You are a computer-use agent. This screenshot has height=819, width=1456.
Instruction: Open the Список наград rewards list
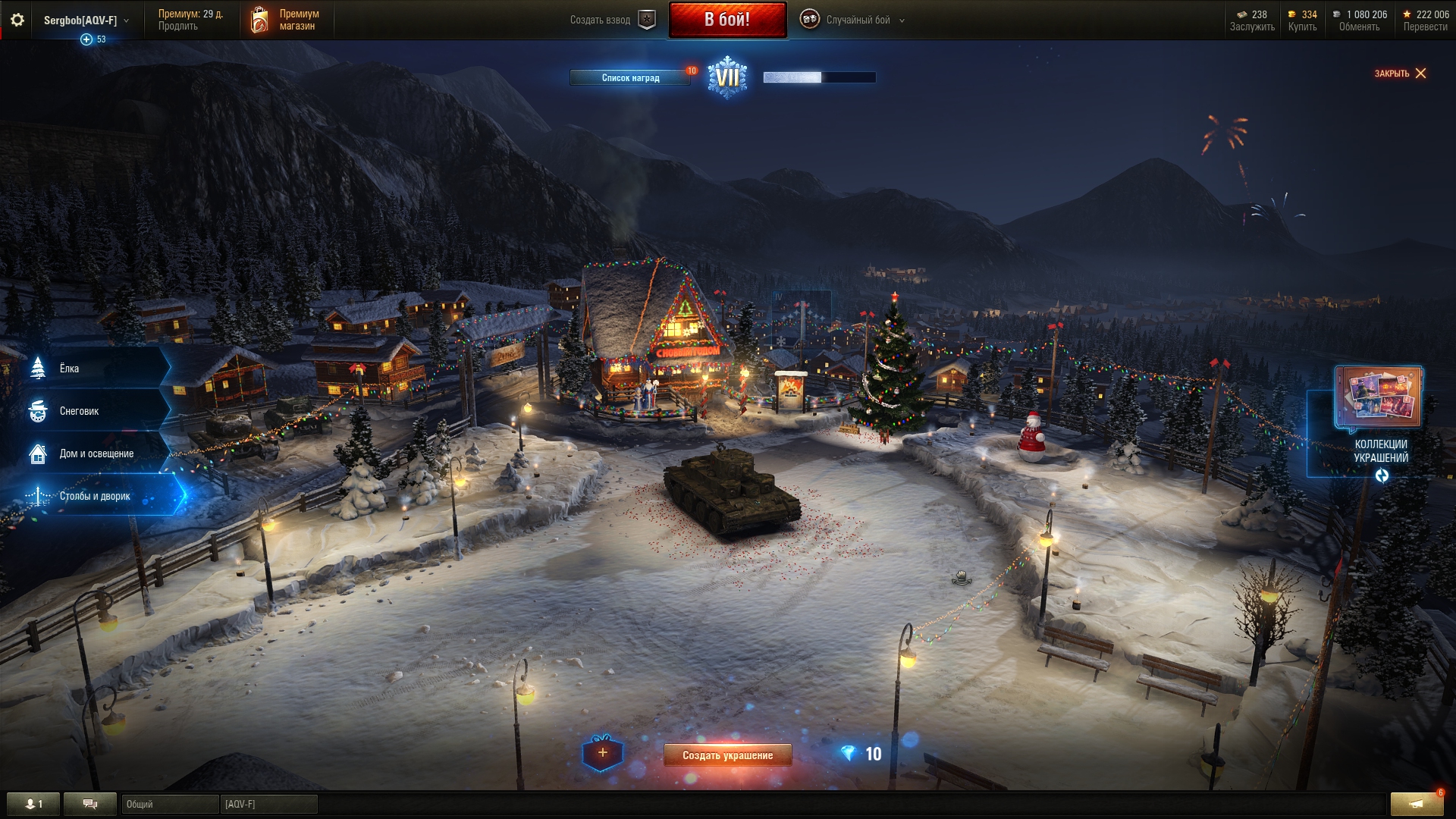[630, 77]
